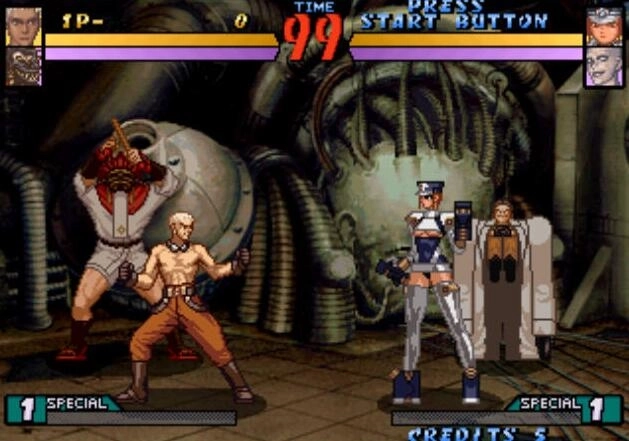Choose the capped woman's portrait
629x441 pixels.
point(604,27)
